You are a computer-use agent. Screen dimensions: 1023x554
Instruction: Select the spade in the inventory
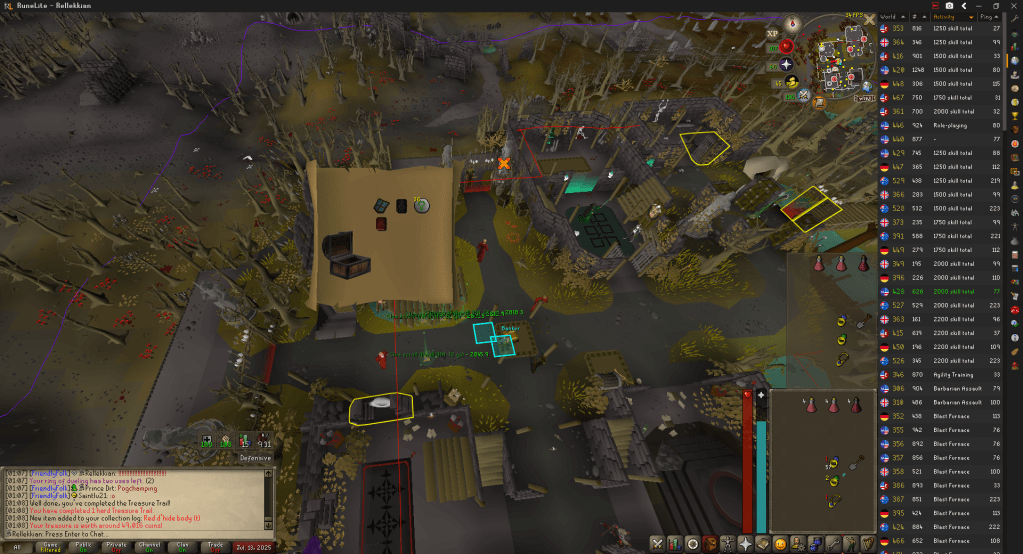click(858, 463)
